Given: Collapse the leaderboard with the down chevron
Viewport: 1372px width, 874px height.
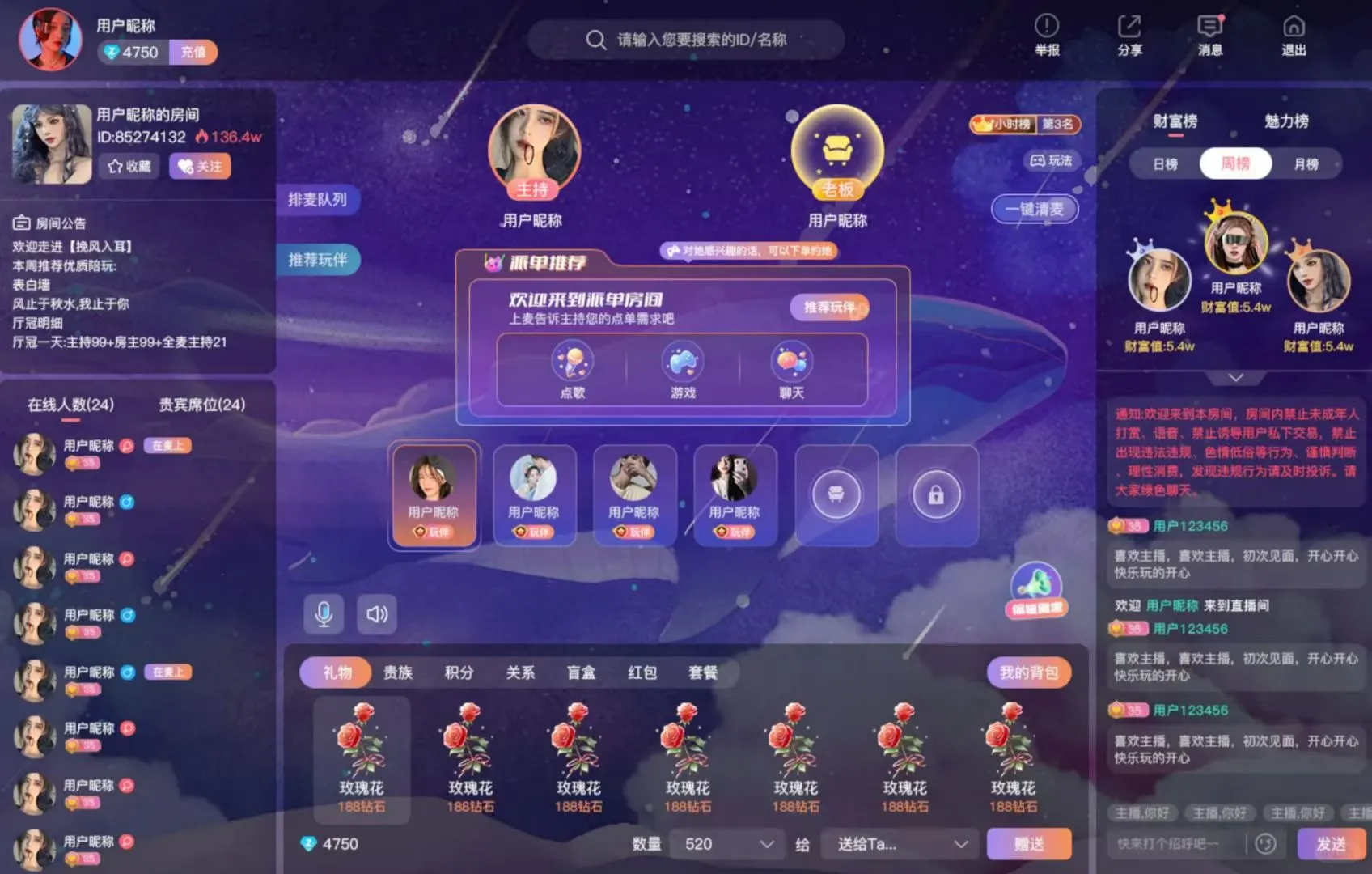Looking at the screenshot, I should 1235,377.
